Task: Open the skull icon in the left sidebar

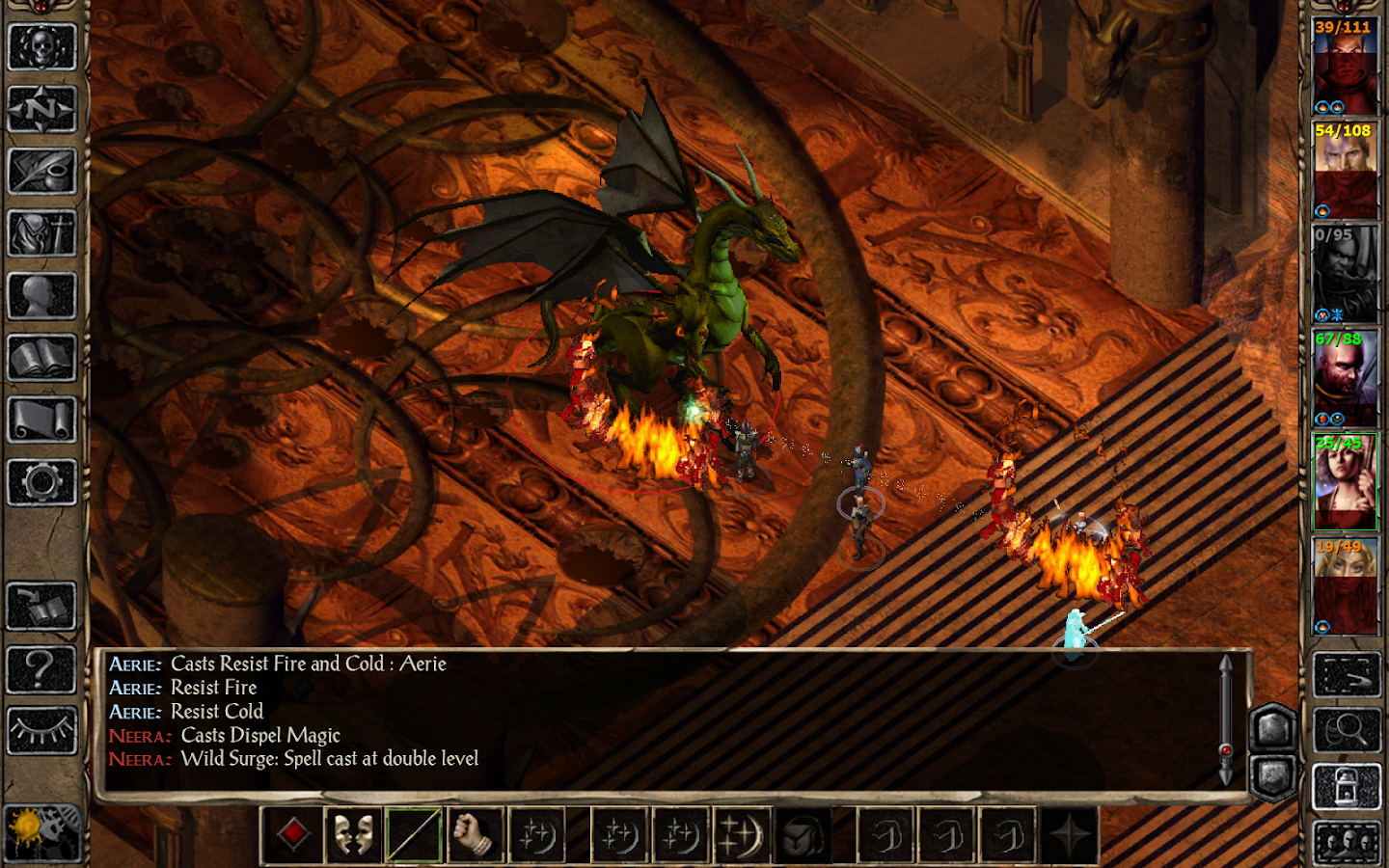Action: coord(41,46)
